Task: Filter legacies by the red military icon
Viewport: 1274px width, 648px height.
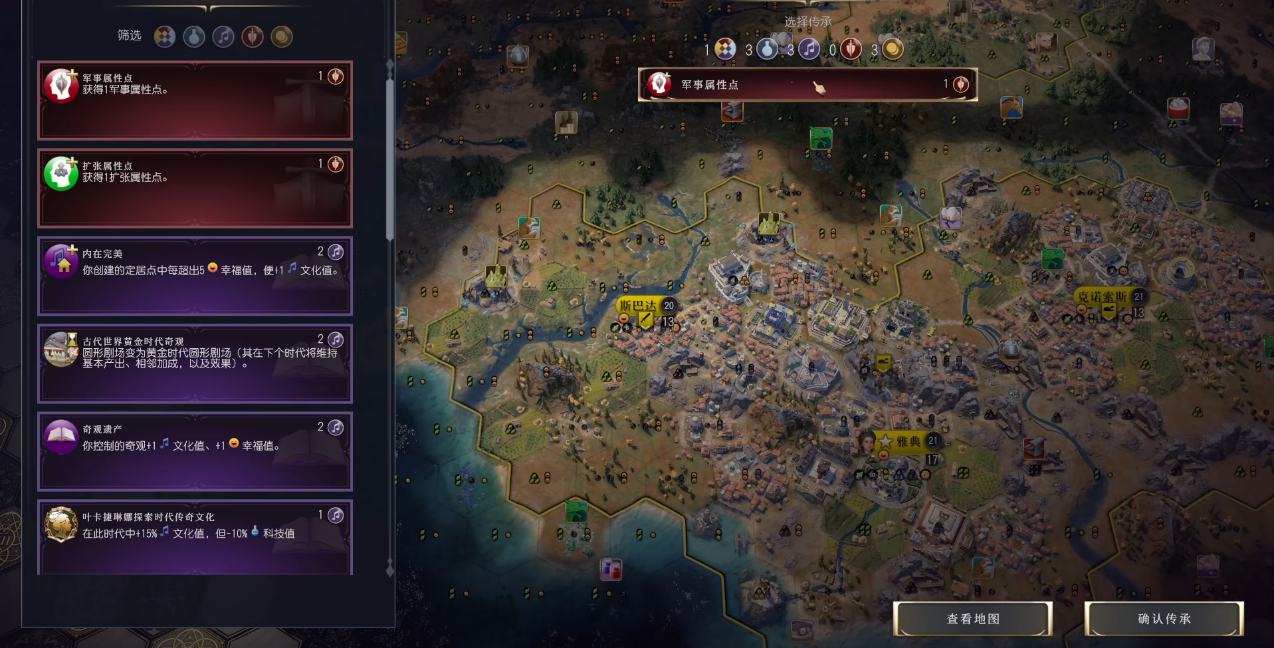Action: (253, 37)
